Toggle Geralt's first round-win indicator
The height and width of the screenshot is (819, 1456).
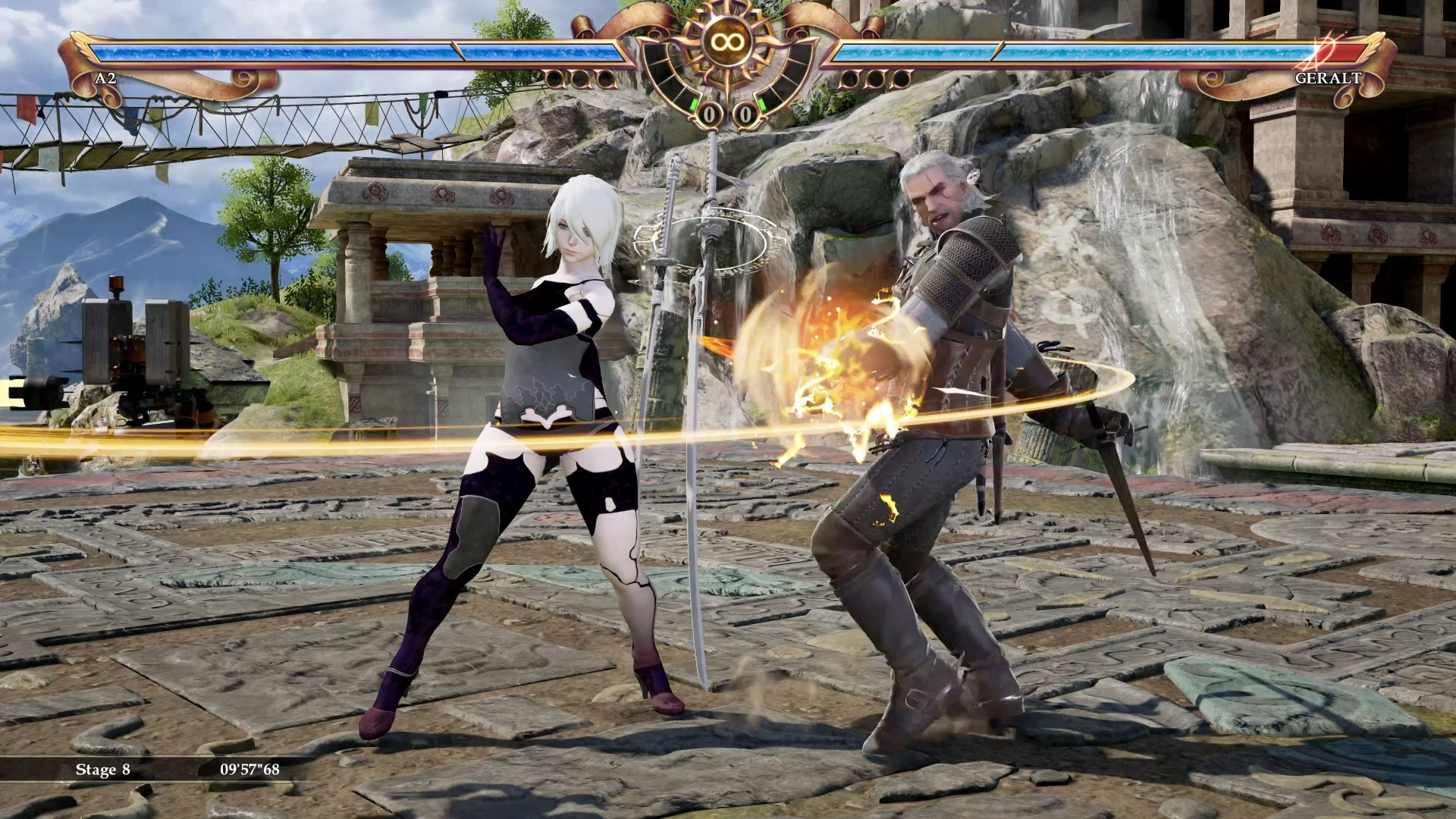click(x=851, y=78)
